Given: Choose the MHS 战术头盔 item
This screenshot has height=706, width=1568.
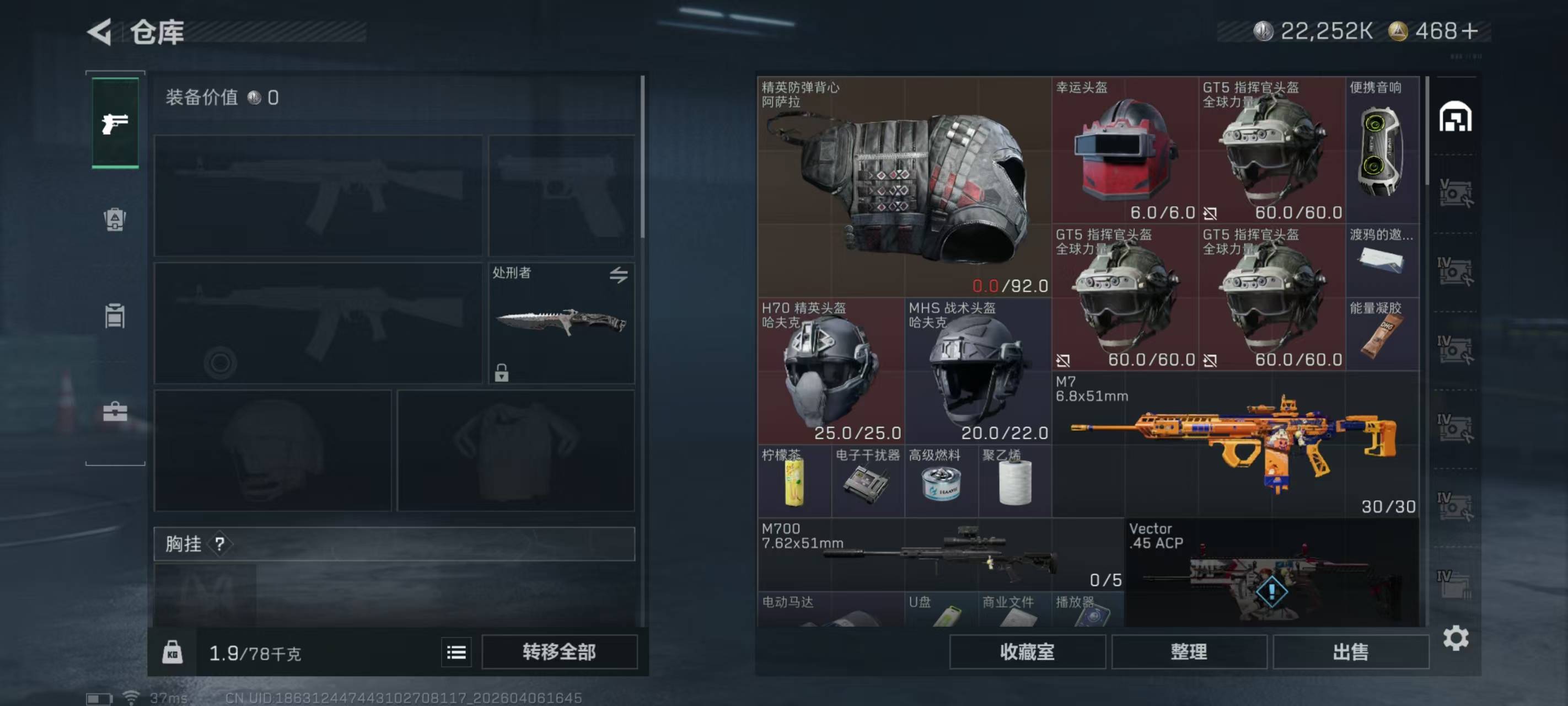Looking at the screenshot, I should pos(978,371).
